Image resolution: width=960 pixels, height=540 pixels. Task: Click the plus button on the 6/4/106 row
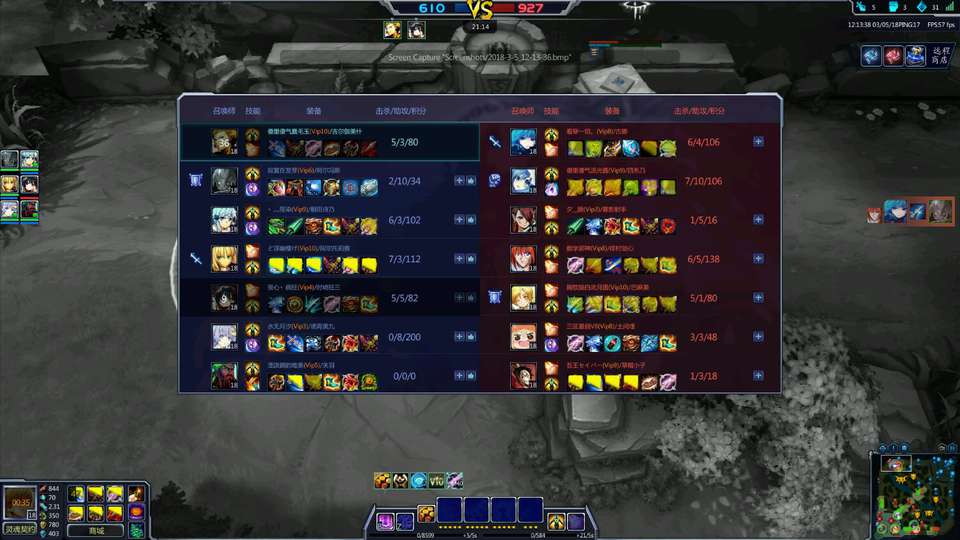[758, 142]
